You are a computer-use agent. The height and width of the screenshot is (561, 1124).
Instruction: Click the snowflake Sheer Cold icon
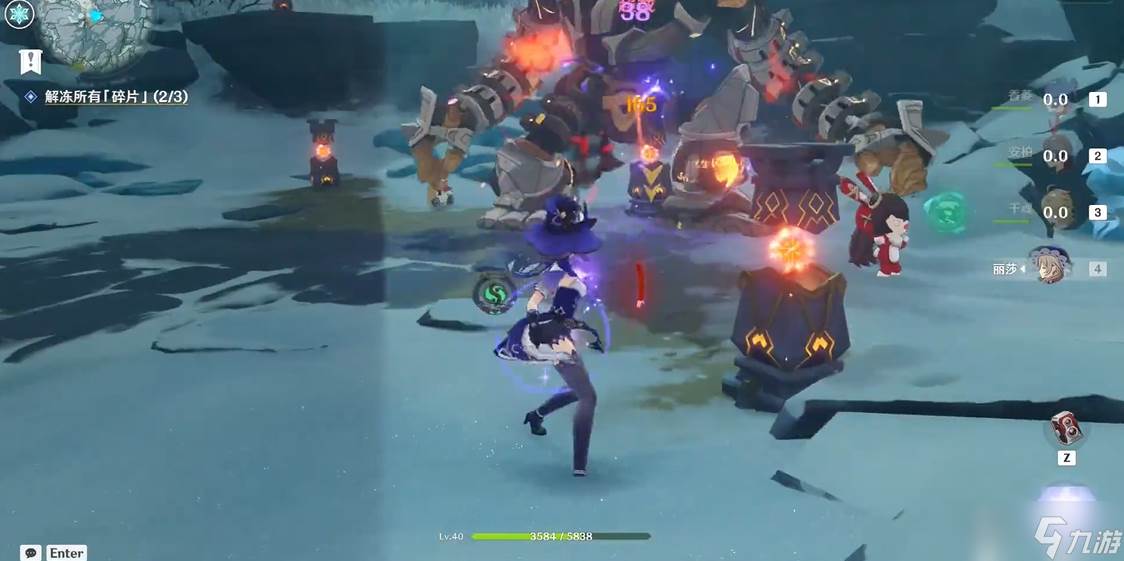[x=20, y=14]
